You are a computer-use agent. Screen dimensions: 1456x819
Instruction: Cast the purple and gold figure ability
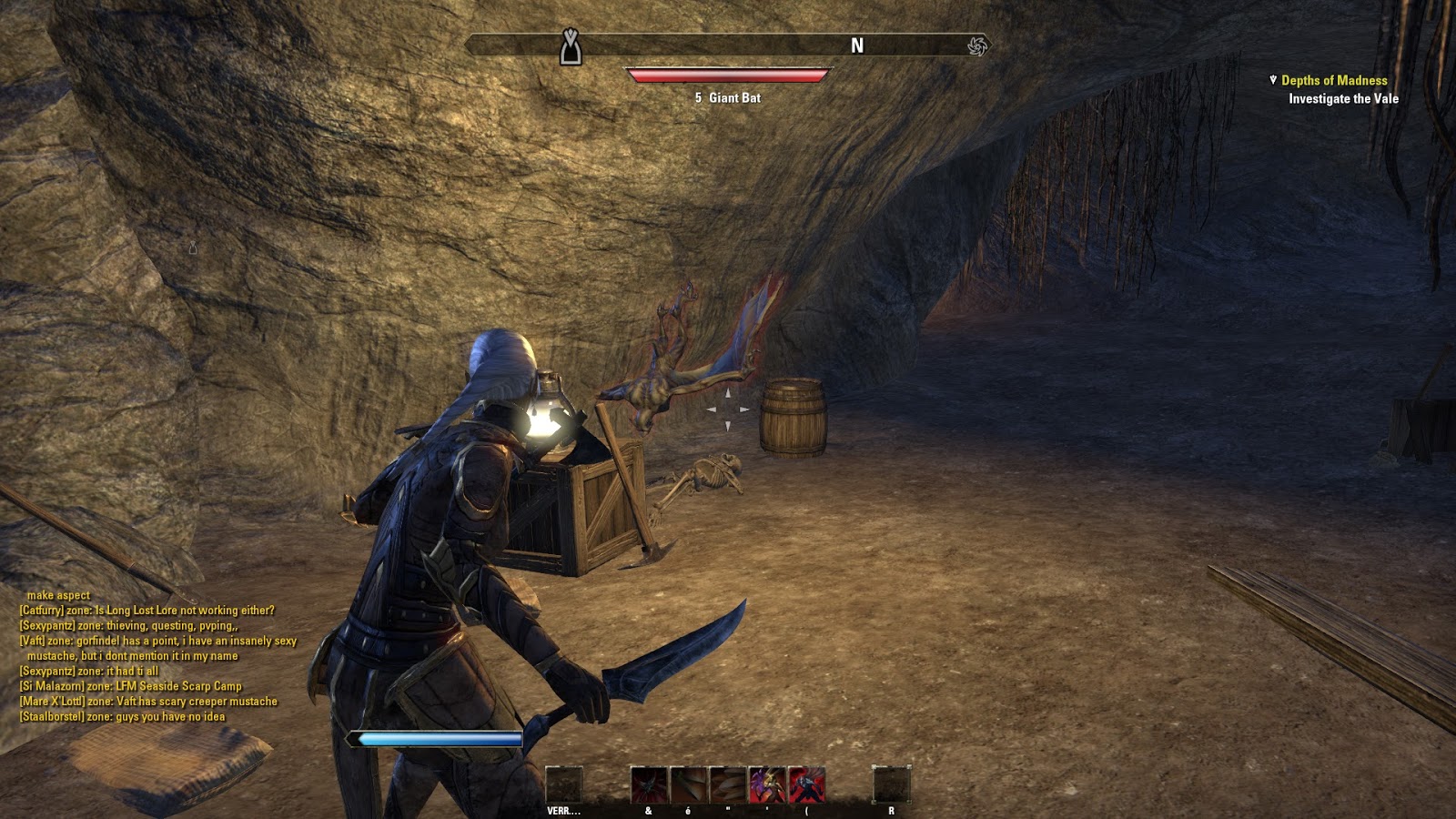point(766,784)
